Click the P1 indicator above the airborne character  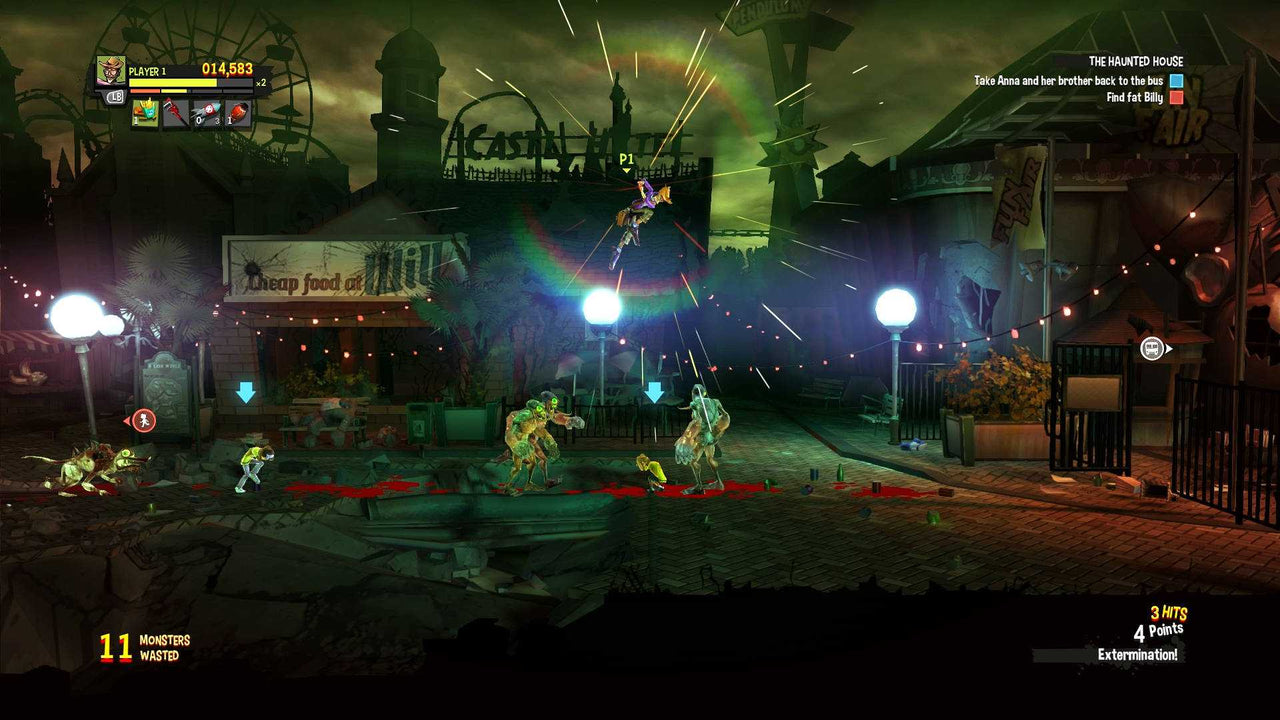[x=626, y=160]
